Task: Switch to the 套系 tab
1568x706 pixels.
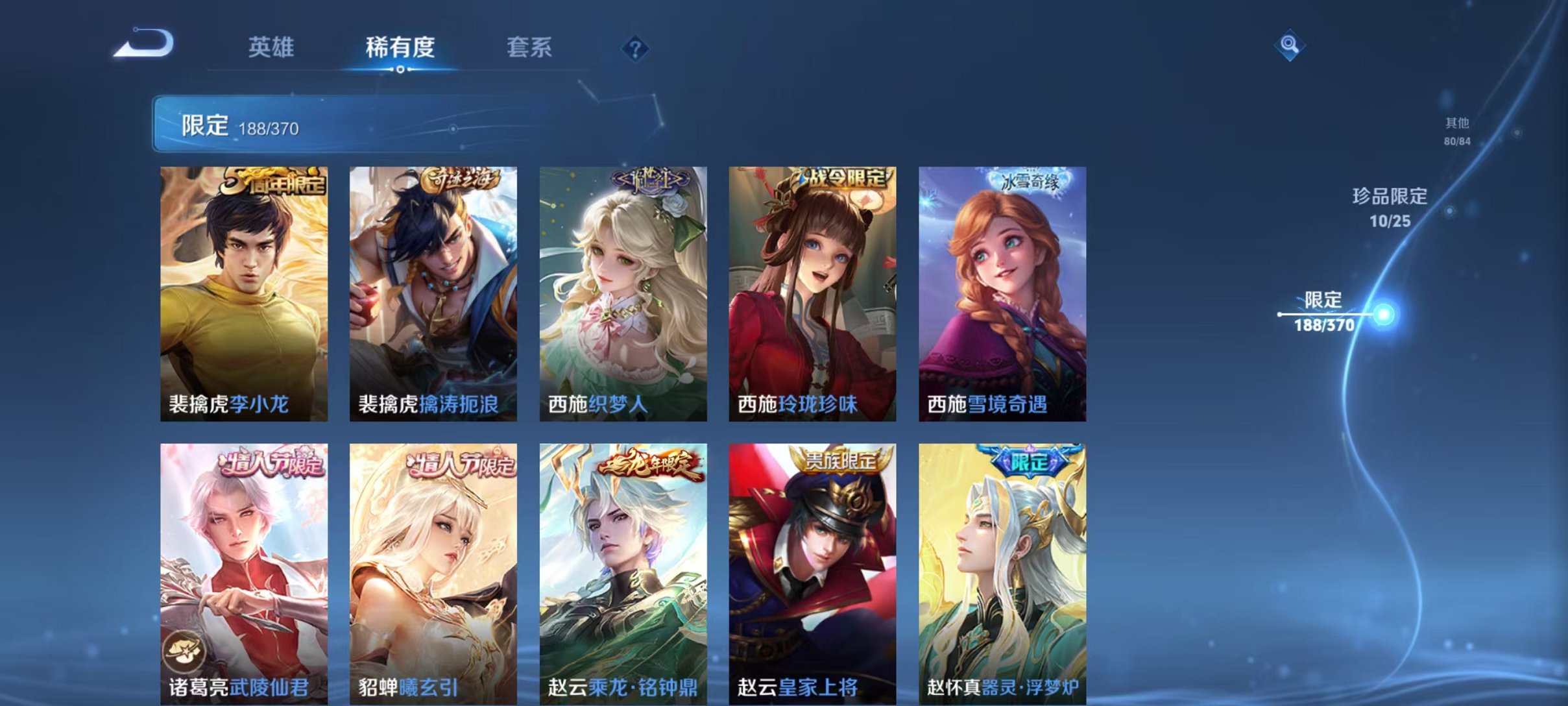Action: click(530, 47)
